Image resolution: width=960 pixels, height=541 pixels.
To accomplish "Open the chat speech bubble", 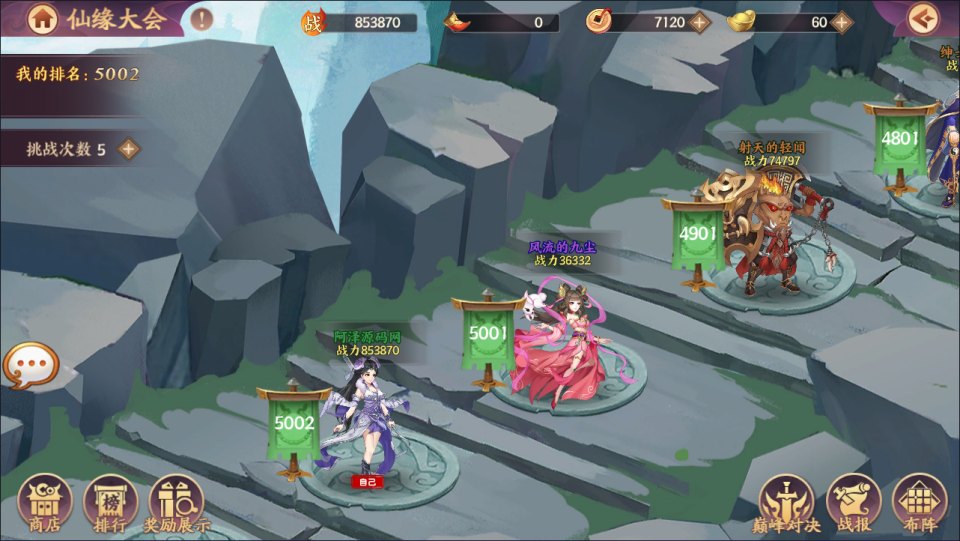I will [x=30, y=366].
